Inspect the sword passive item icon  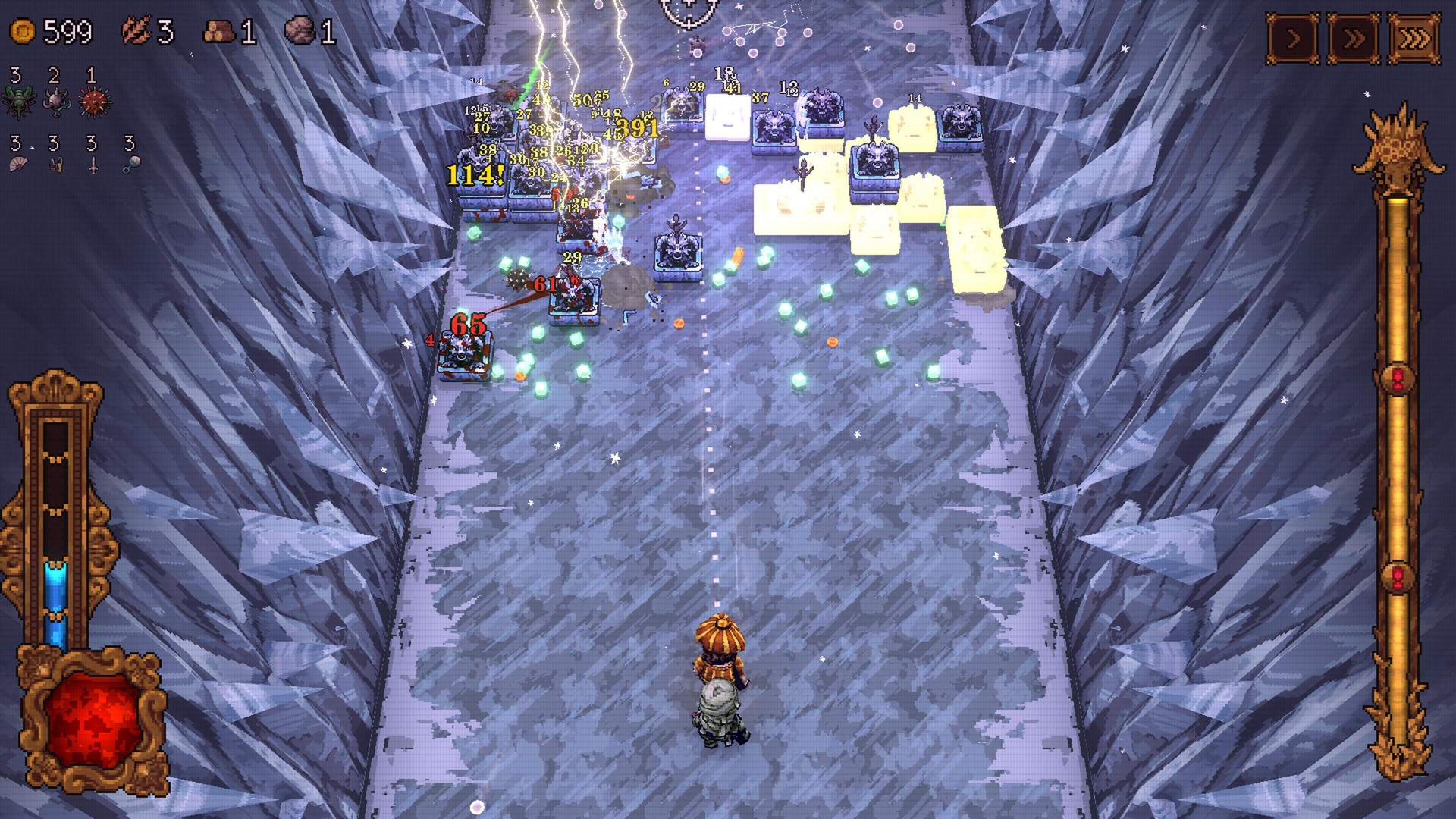click(93, 164)
